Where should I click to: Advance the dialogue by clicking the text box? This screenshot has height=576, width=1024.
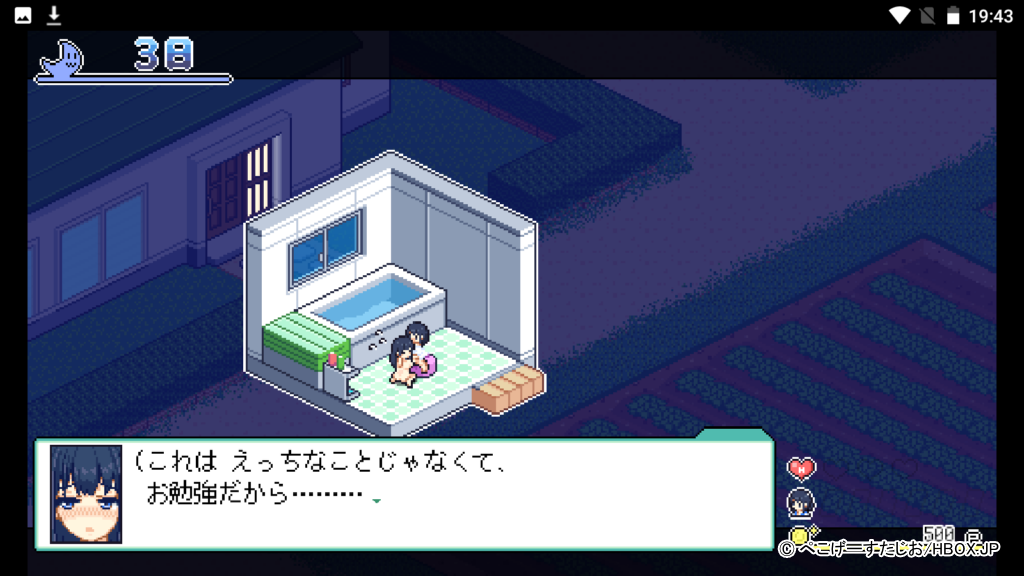pyautogui.click(x=450, y=494)
